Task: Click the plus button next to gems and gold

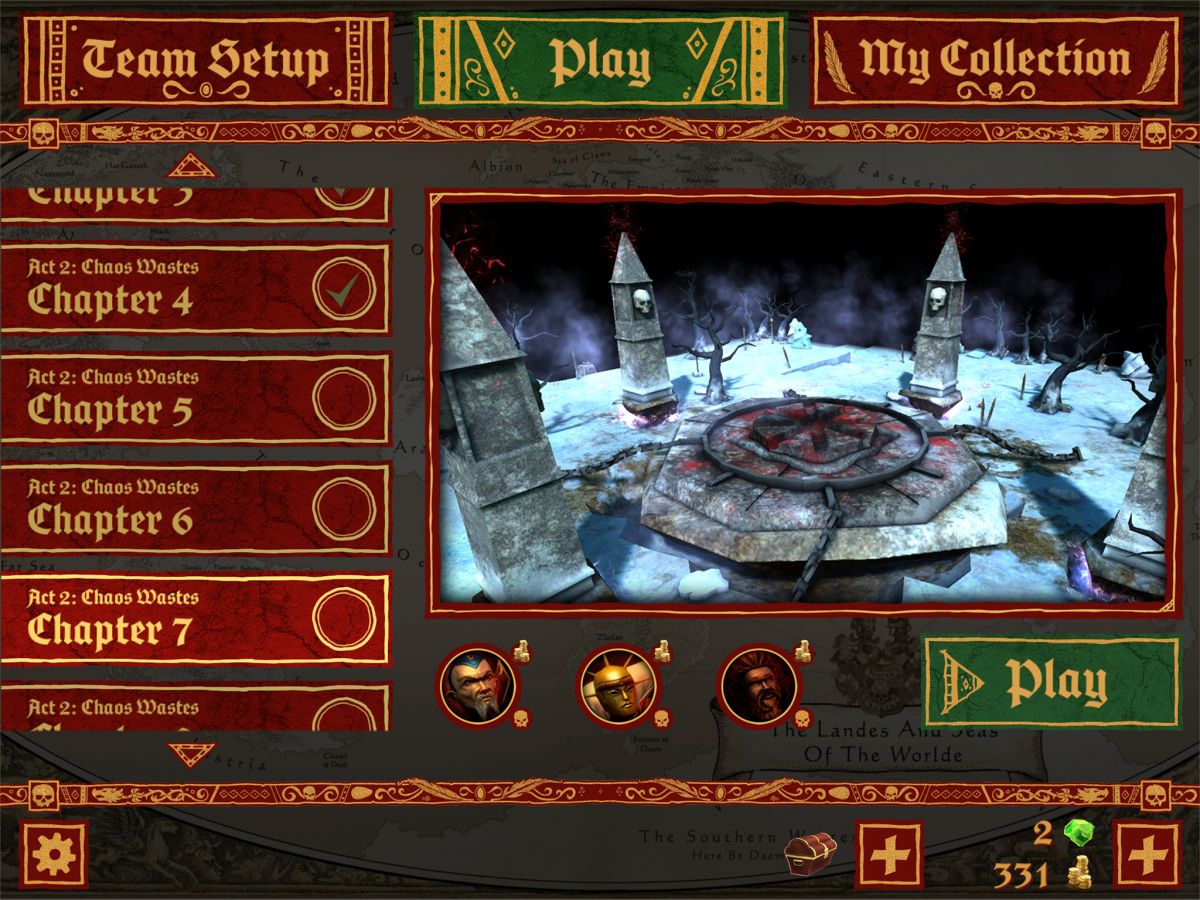Action: [1147, 854]
